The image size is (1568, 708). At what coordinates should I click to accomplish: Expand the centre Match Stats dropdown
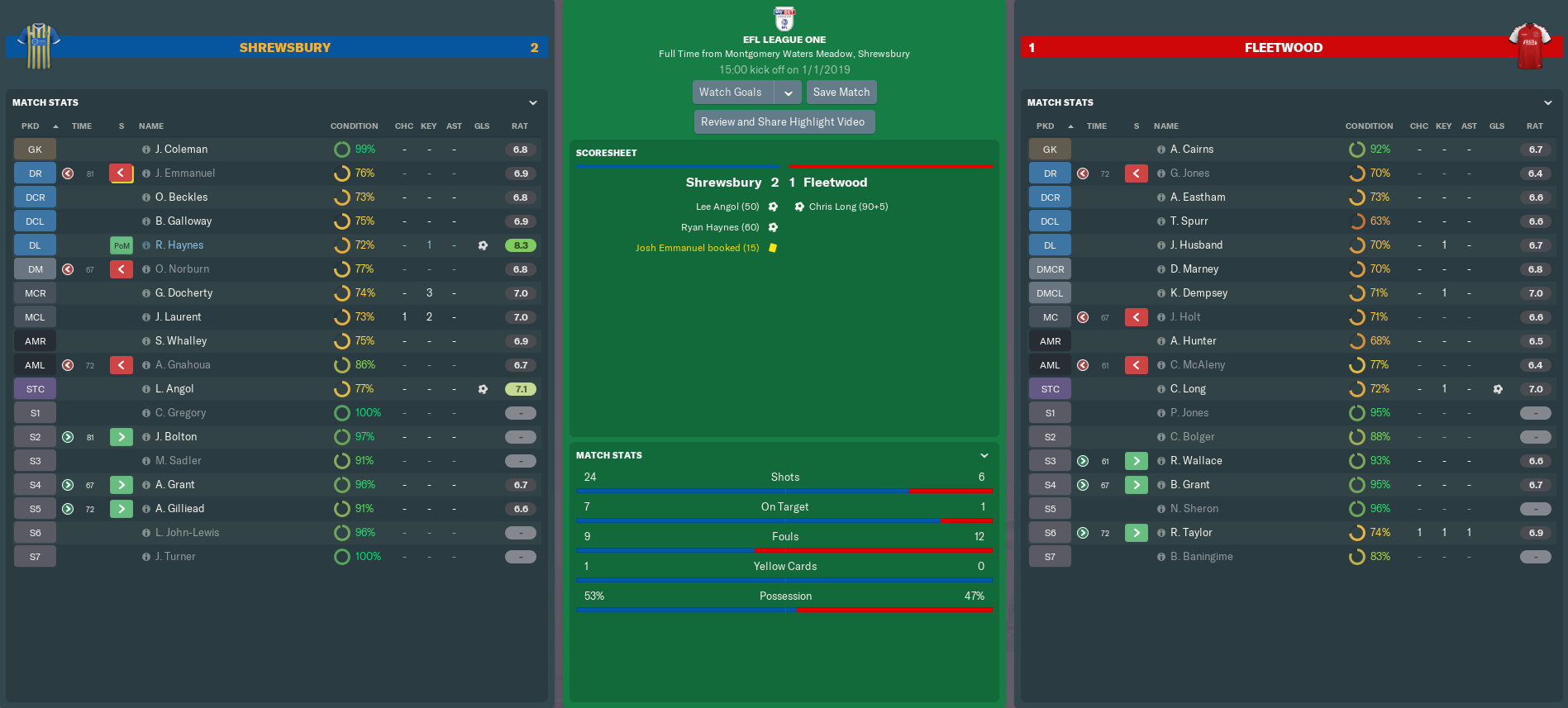984,455
